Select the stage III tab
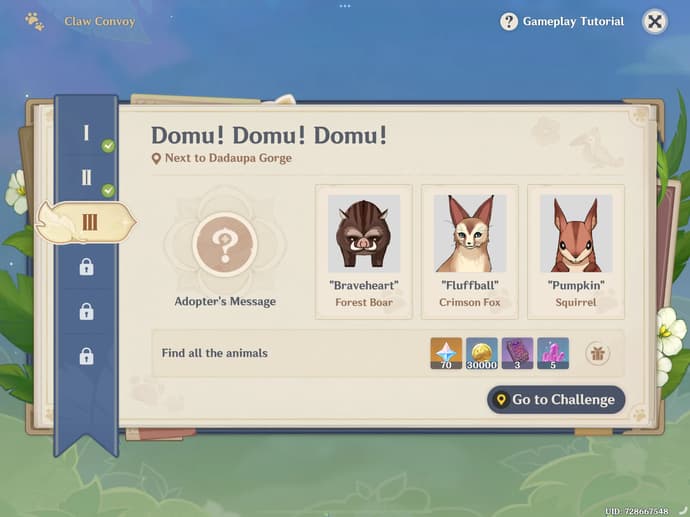 [x=88, y=222]
